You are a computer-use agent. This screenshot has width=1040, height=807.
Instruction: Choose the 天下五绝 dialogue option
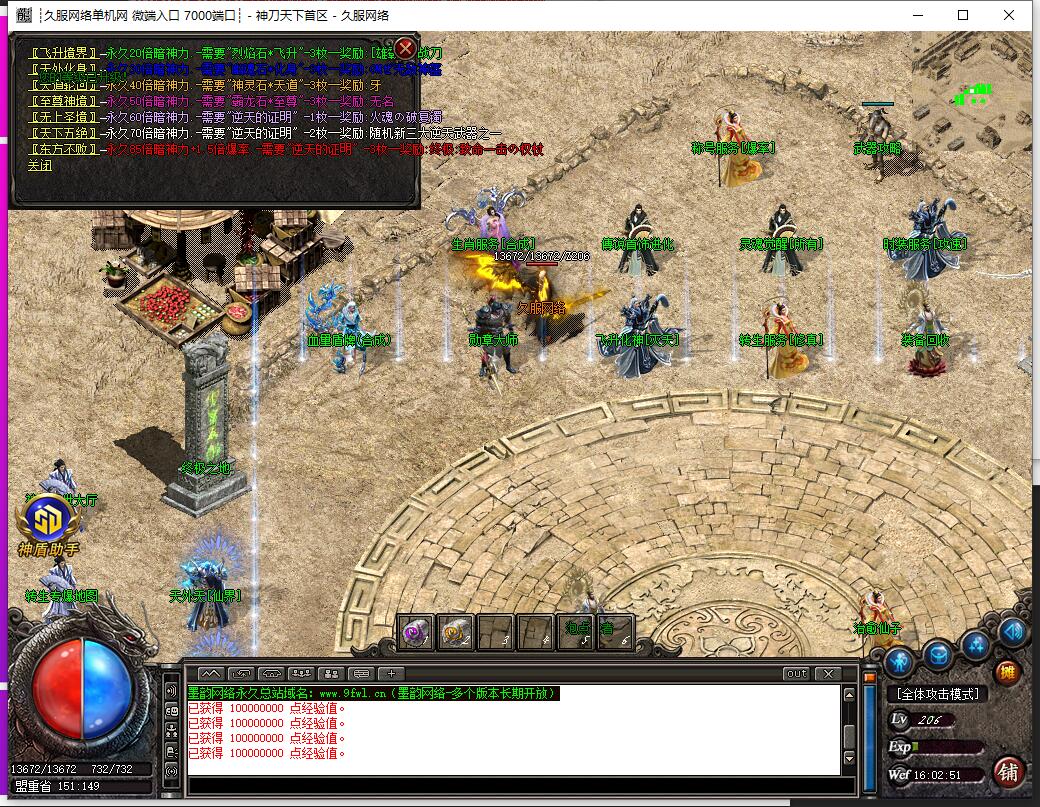(65, 133)
